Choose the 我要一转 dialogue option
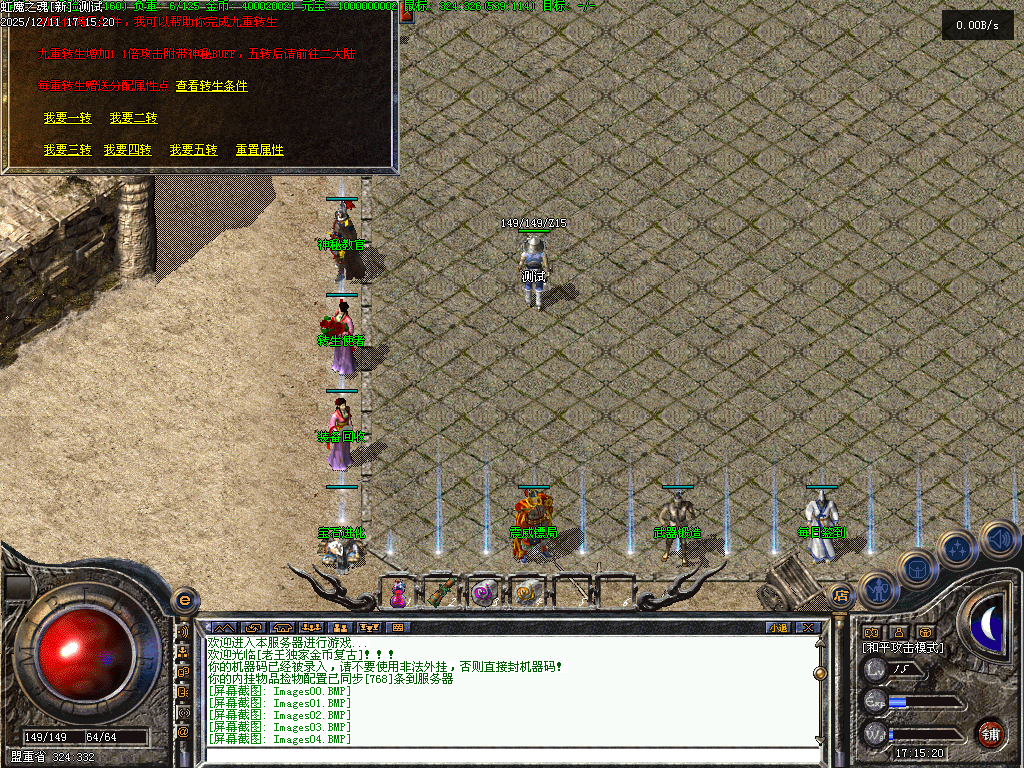Viewport: 1024px width, 768px height. (x=67, y=118)
